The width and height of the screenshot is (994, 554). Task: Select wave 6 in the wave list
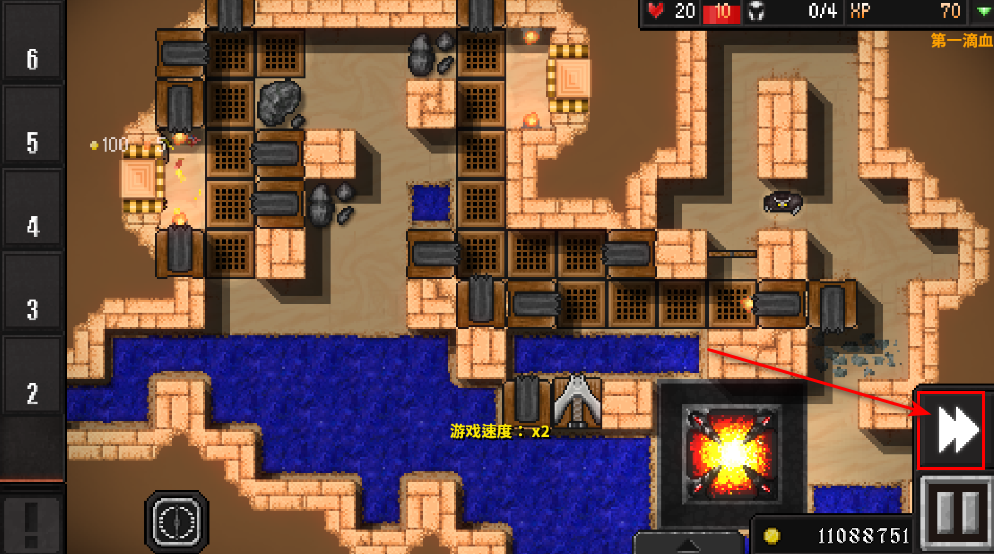[32, 59]
